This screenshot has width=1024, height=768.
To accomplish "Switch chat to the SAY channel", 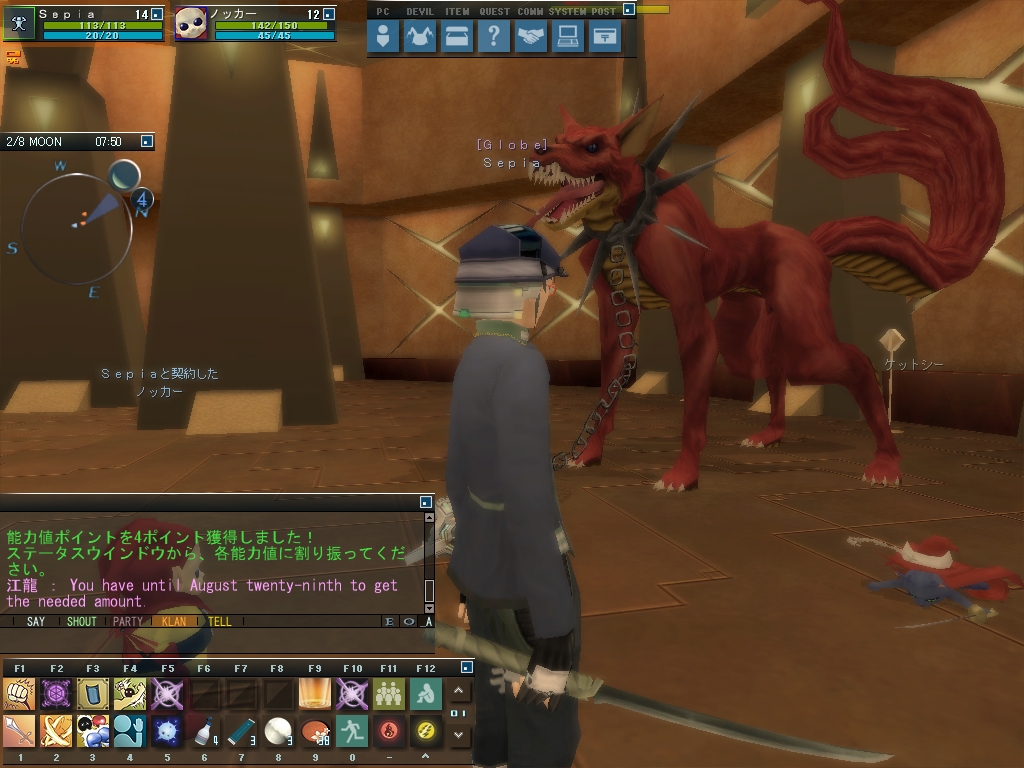I will tap(36, 621).
